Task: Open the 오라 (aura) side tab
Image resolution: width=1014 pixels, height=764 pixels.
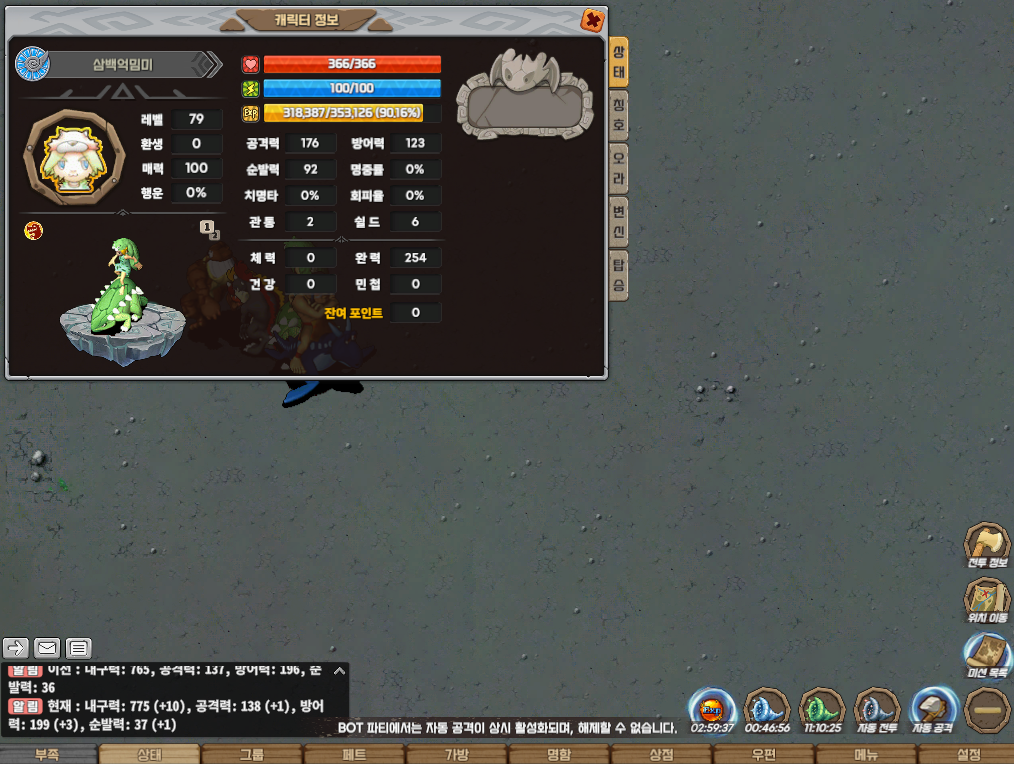Action: point(620,169)
